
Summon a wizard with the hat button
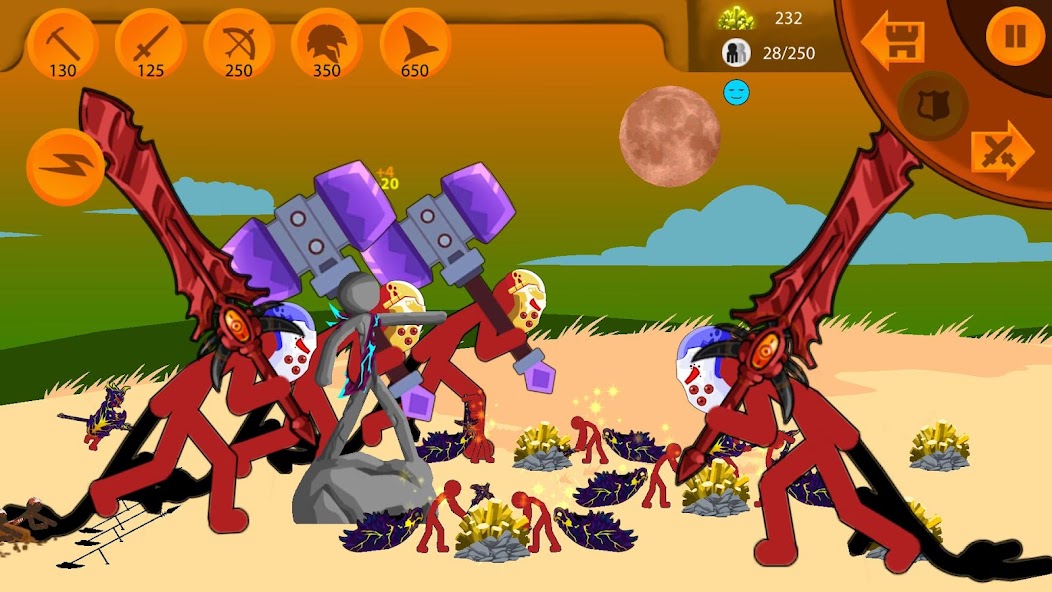(x=415, y=44)
